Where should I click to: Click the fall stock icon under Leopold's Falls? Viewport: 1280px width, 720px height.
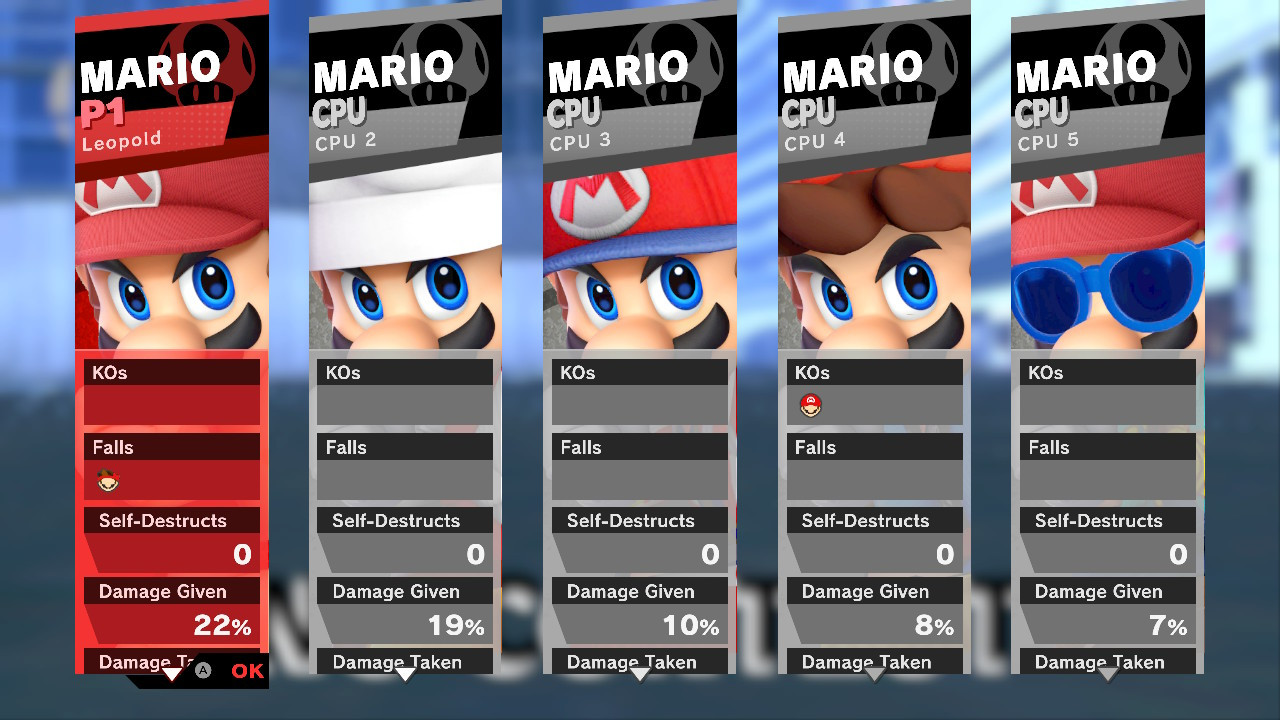point(109,481)
